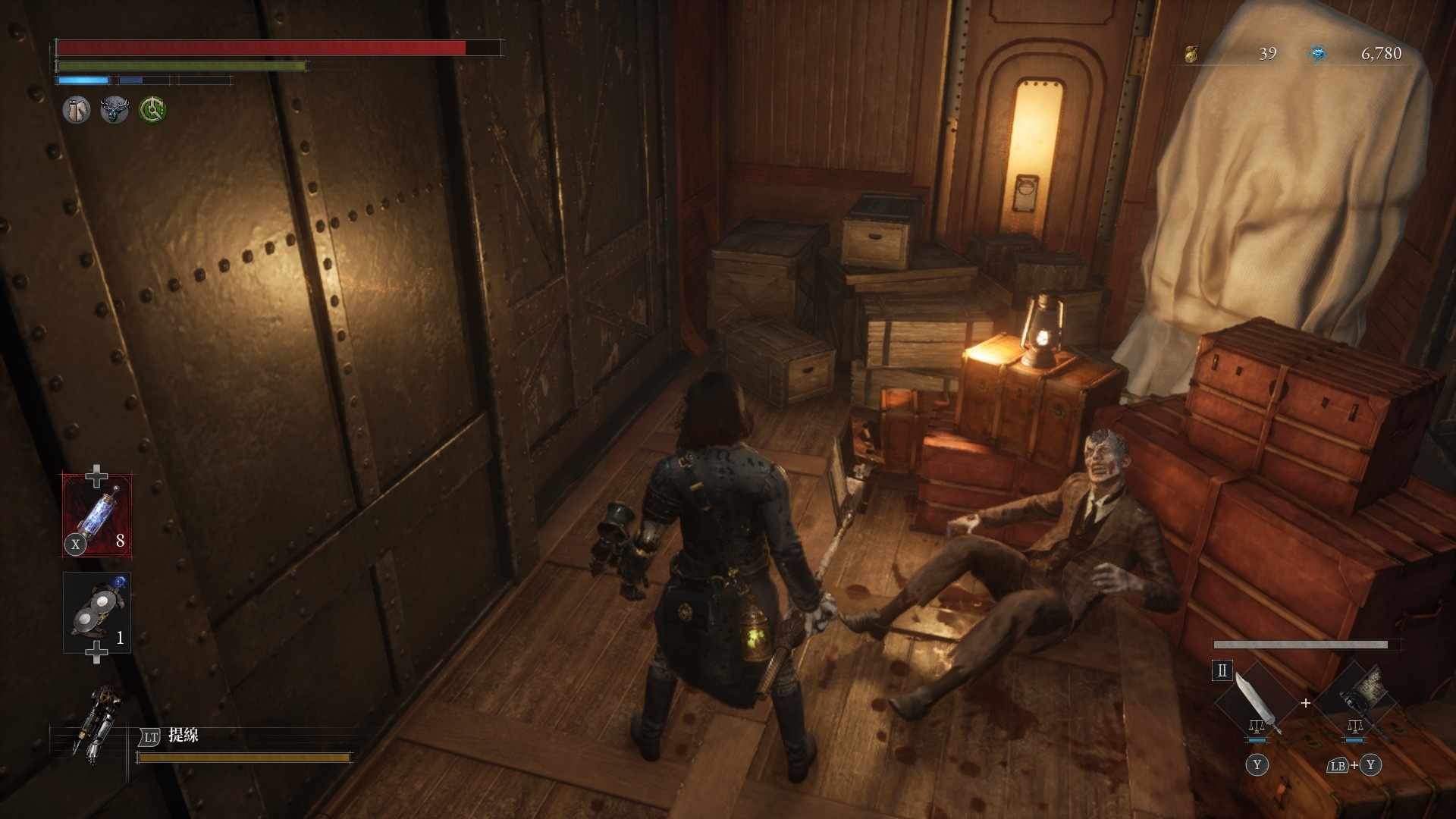Click the gold coin fruit pouch icon
The width and height of the screenshot is (1456, 819).
point(1191,53)
